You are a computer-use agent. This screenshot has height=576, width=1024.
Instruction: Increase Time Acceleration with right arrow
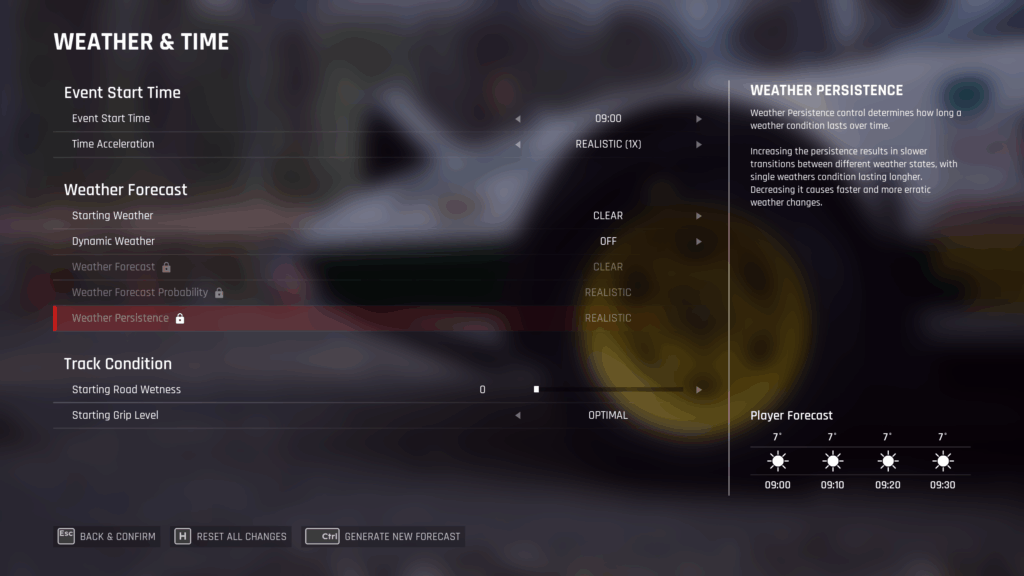(699, 144)
